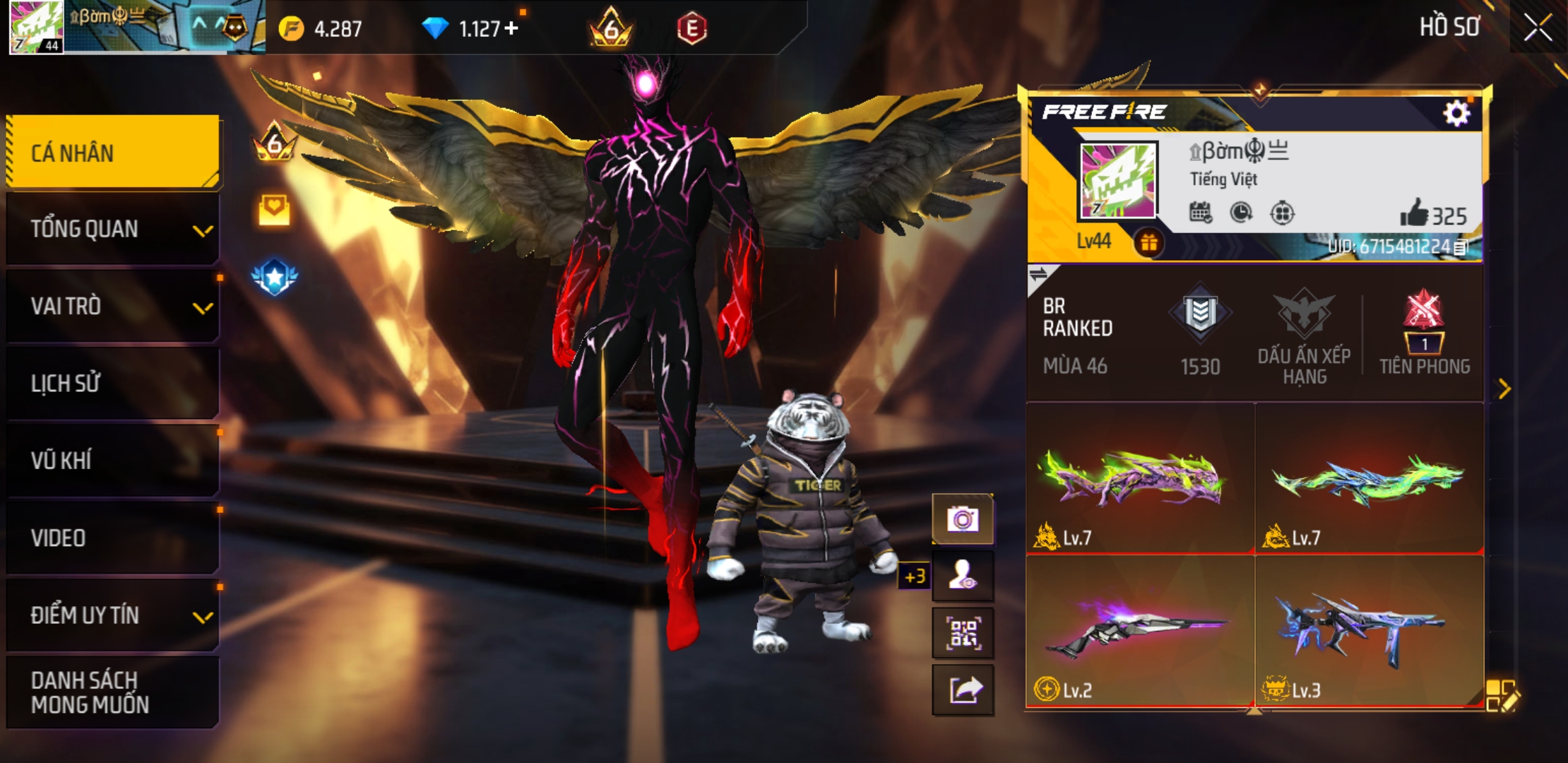Show next stats page with yellow arrow
The height and width of the screenshot is (763, 1568).
[x=1504, y=389]
